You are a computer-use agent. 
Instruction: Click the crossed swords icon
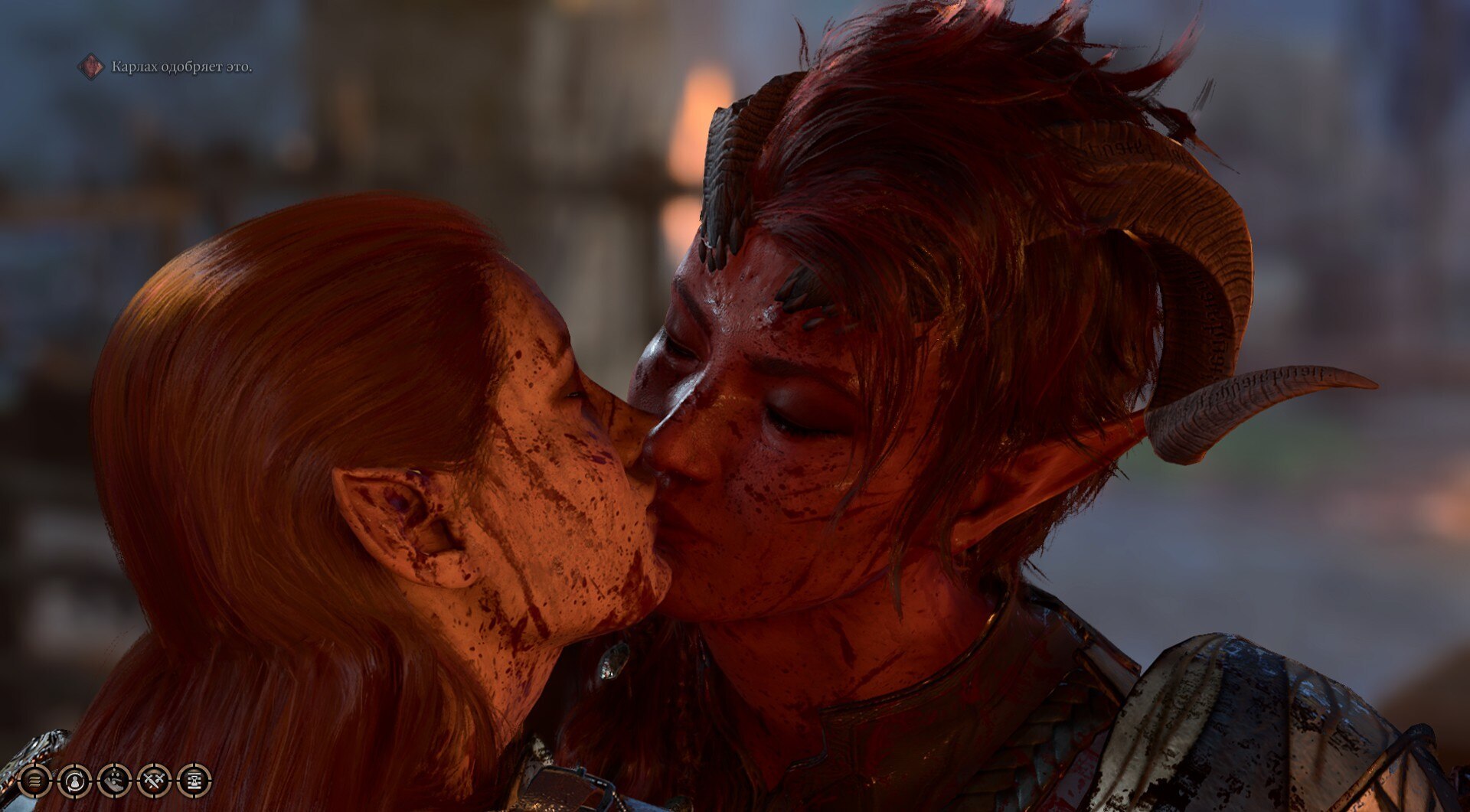coord(155,781)
